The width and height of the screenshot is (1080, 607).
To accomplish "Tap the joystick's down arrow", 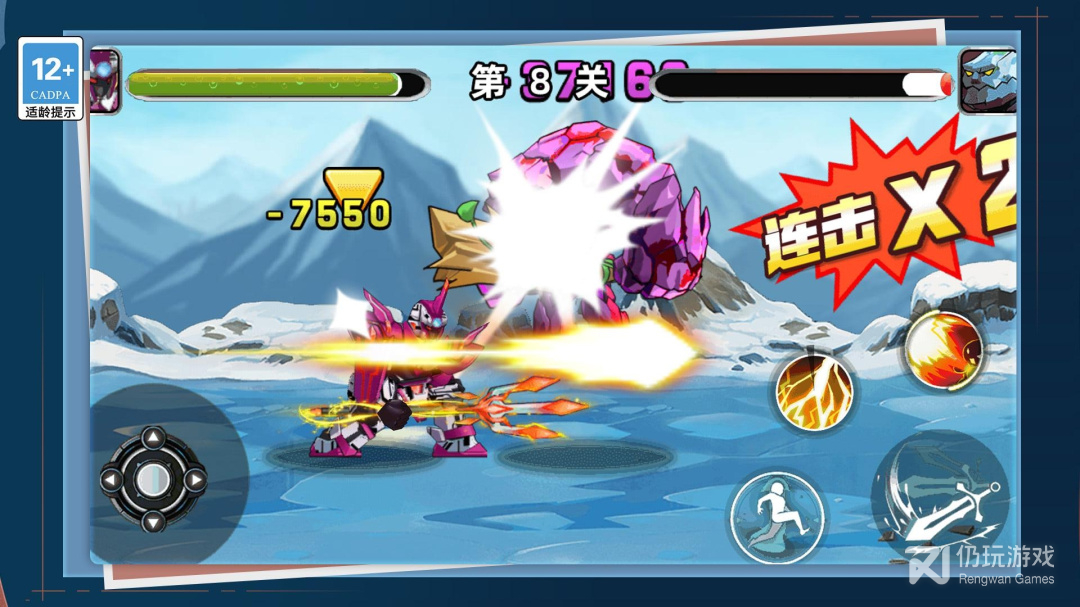I will 152,520.
